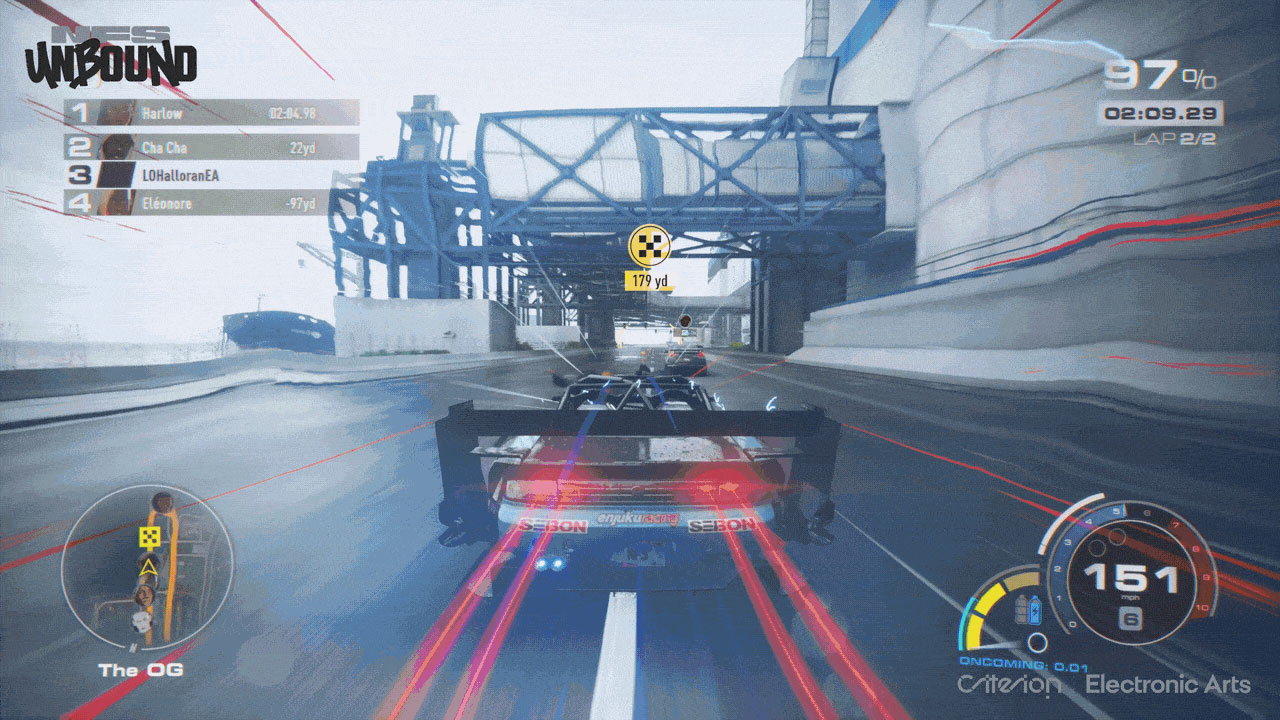Select Harlow's row in the race standings
The image size is (1280, 720).
tap(211, 113)
